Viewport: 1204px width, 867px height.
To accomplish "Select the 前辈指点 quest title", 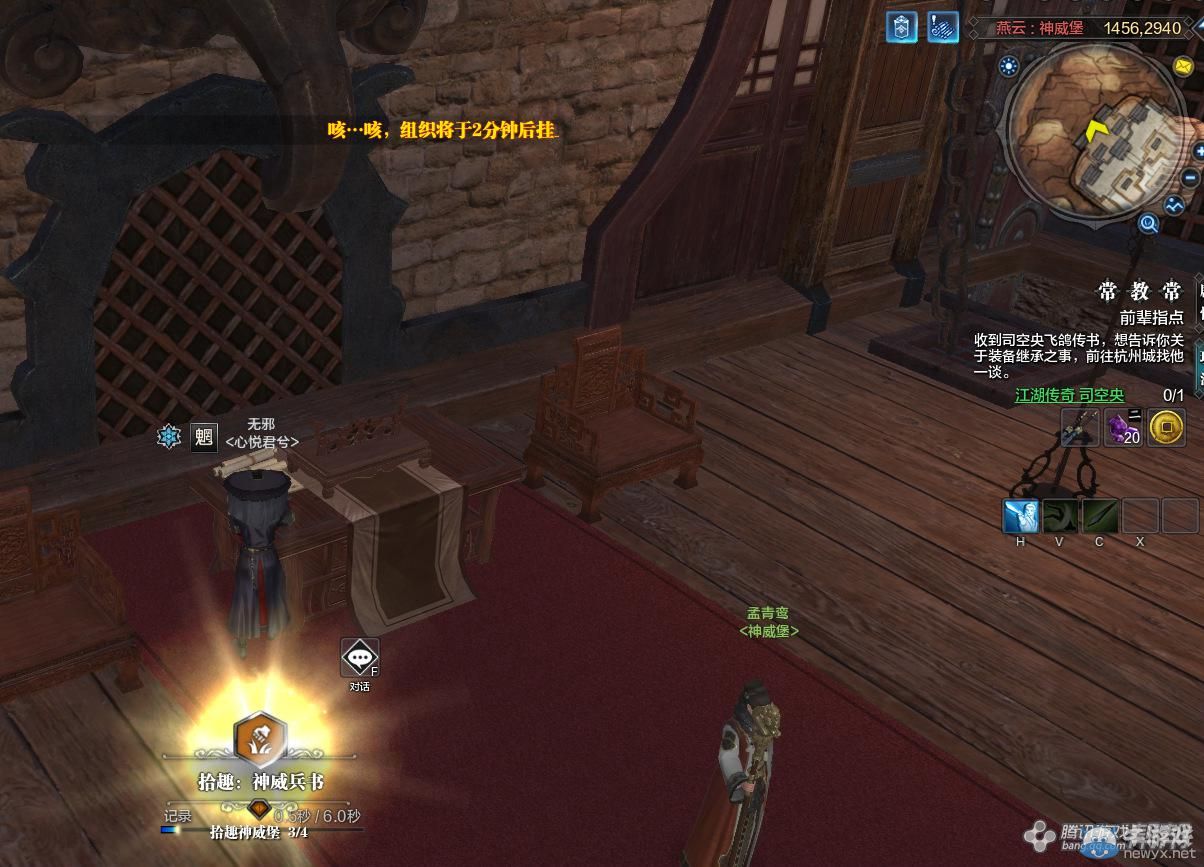I will coord(1151,317).
